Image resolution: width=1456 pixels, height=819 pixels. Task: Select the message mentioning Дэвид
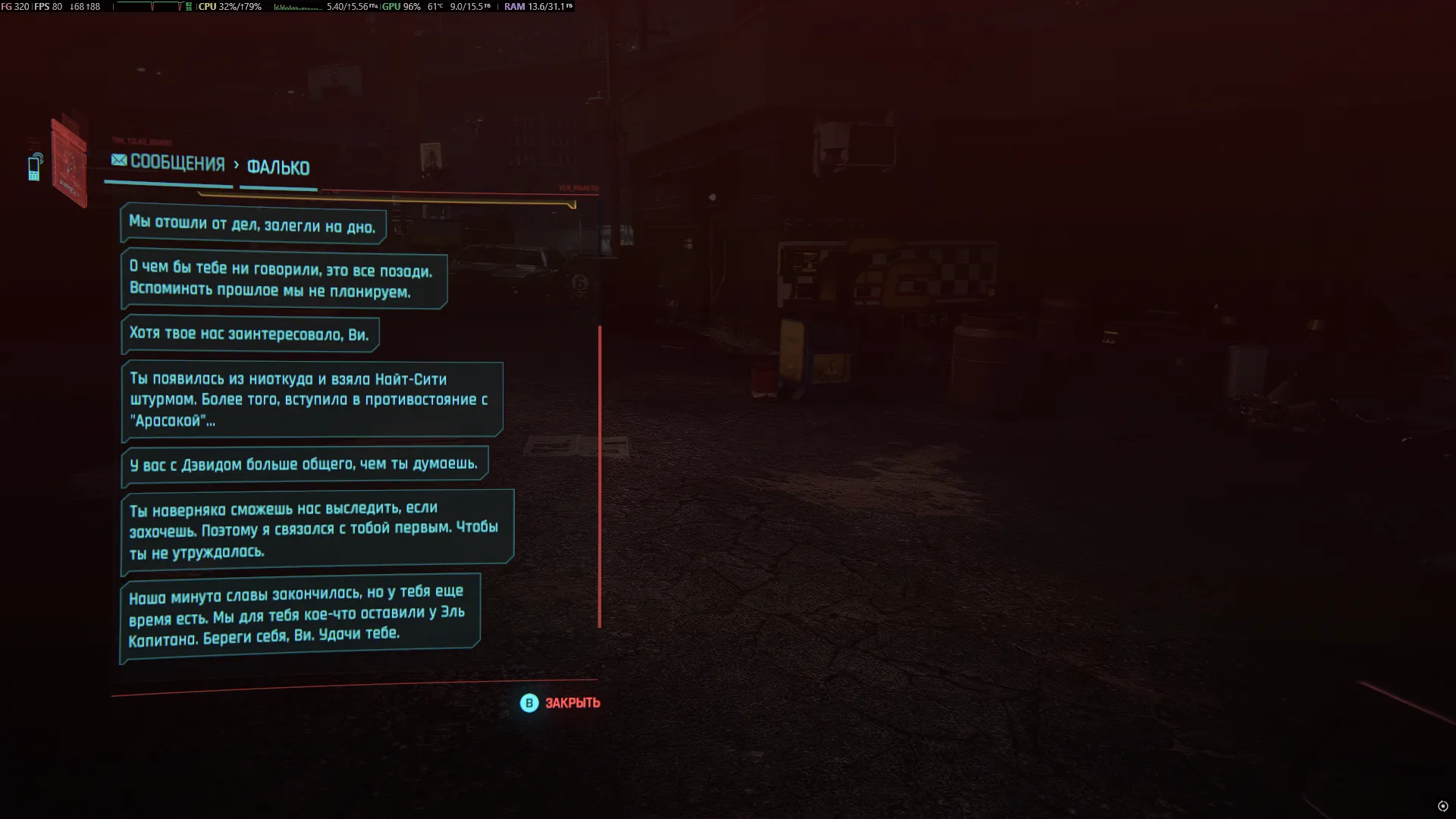coord(304,464)
